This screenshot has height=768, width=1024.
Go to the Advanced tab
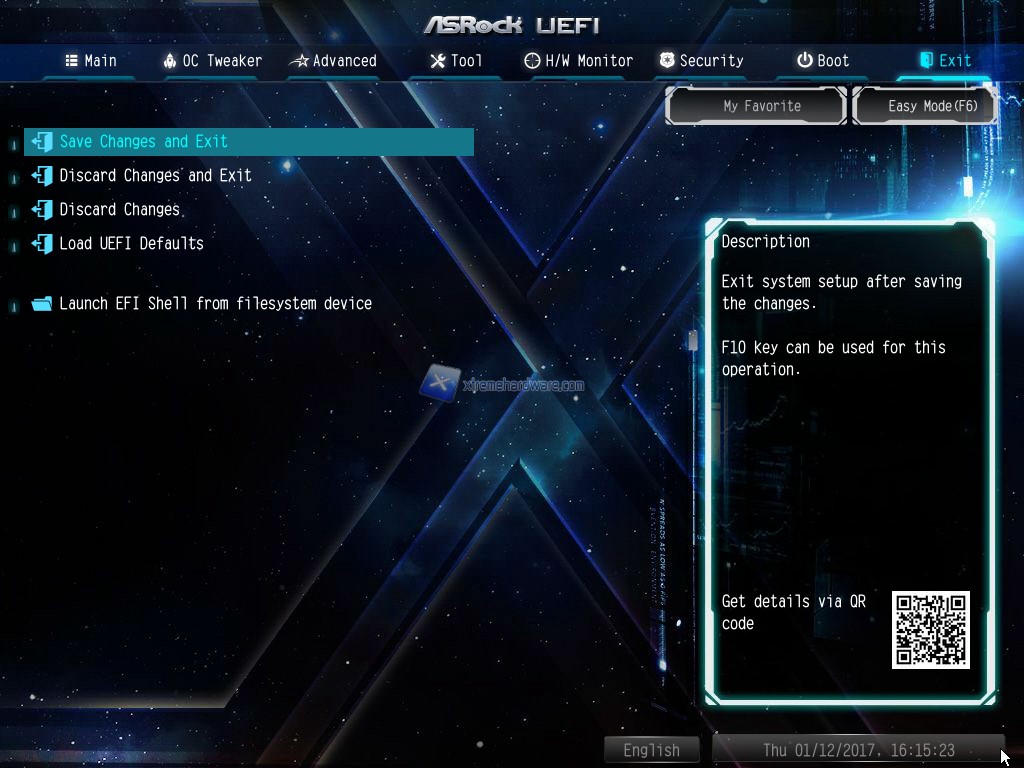tap(333, 61)
